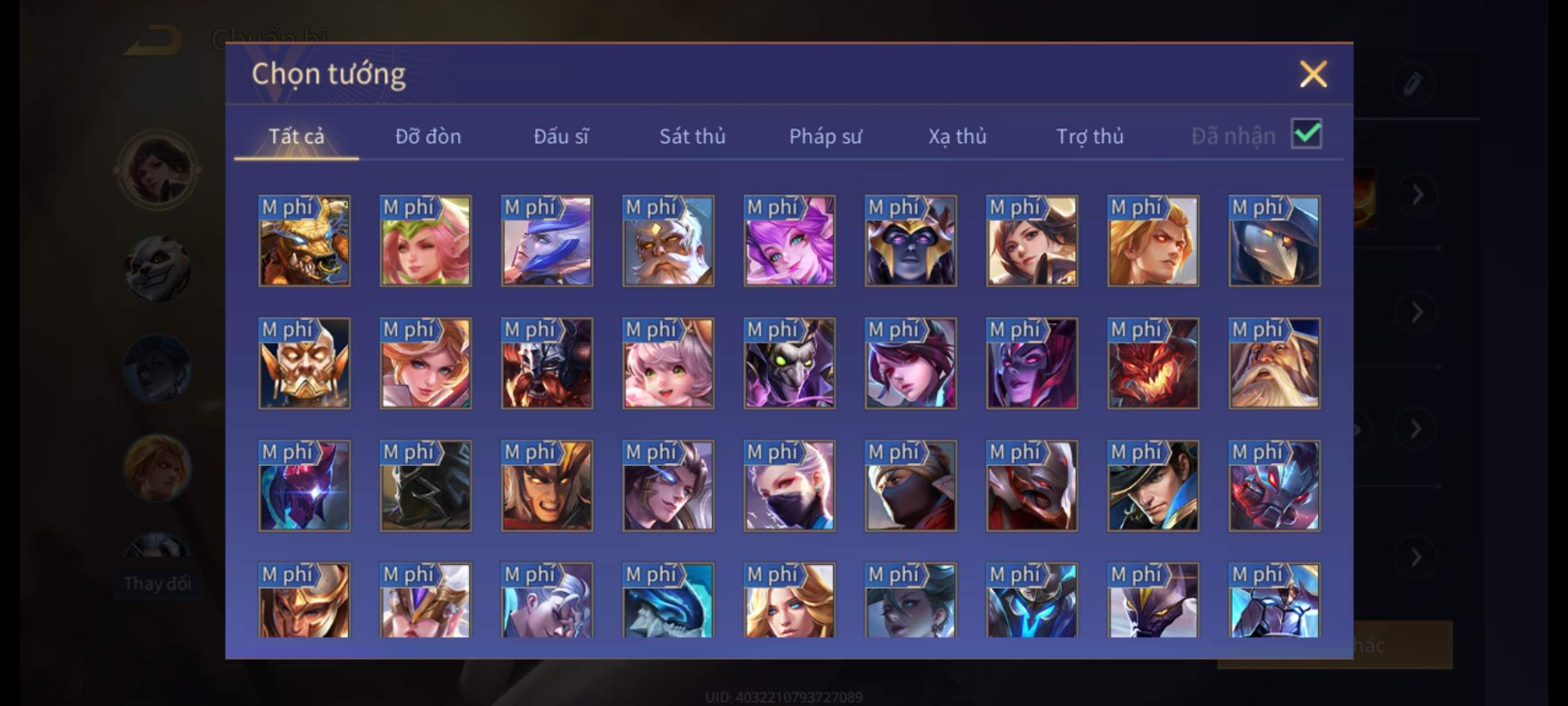Select the white-bearded old man with gold eyepiece
This screenshot has height=706, width=1568.
[x=668, y=241]
